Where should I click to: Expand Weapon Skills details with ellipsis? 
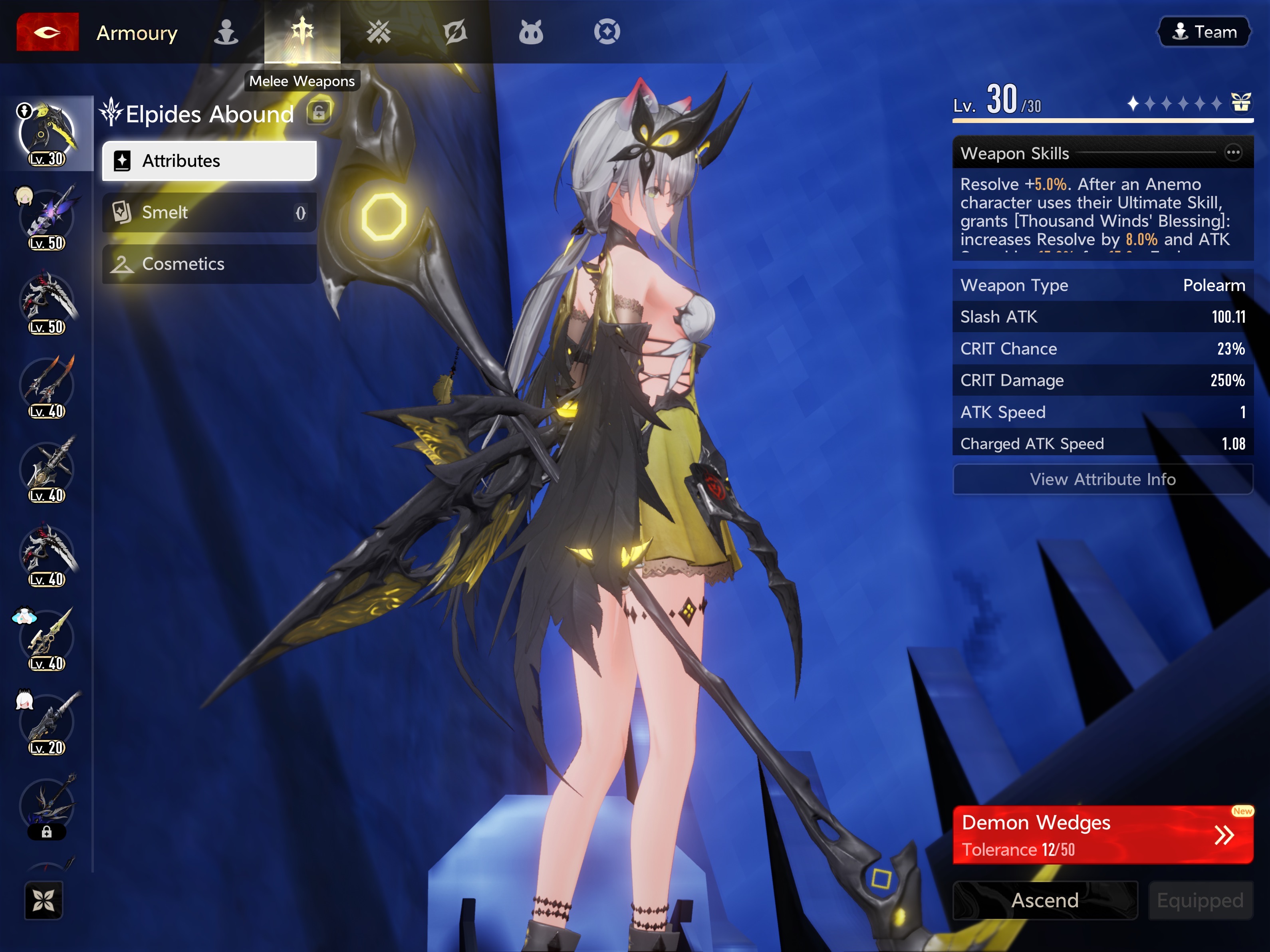(x=1233, y=153)
